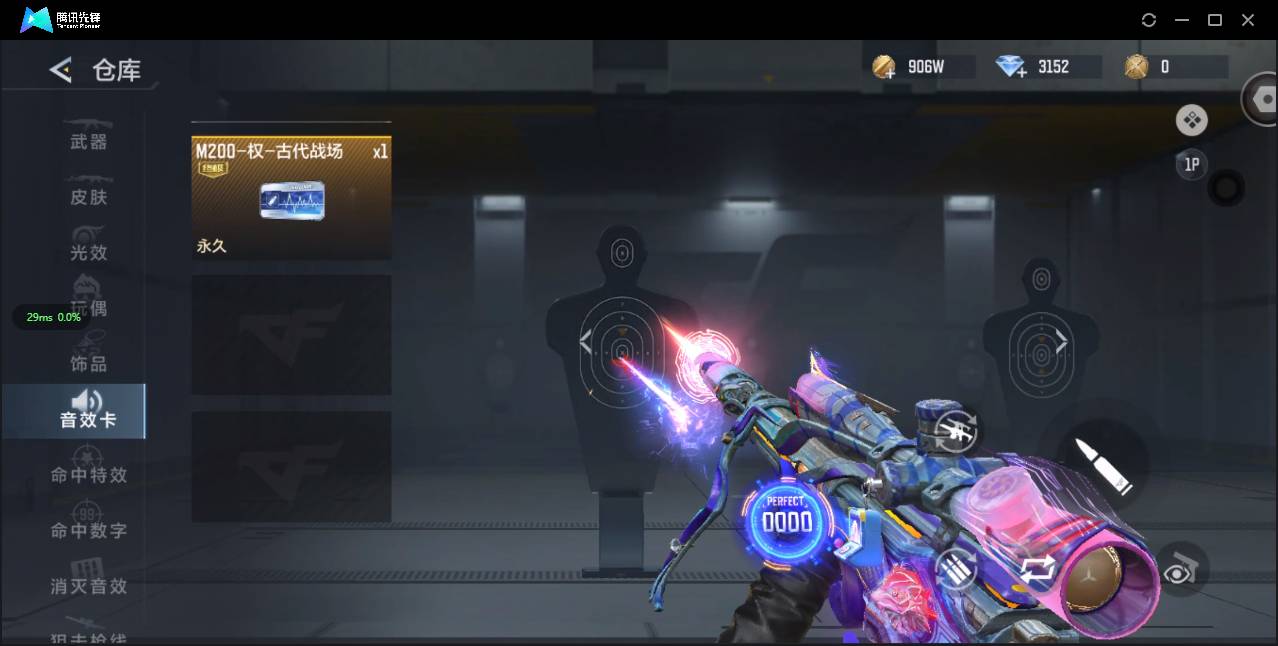Switch to the 命中特效 hit effects tab
This screenshot has height=646, width=1278.
coord(88,474)
